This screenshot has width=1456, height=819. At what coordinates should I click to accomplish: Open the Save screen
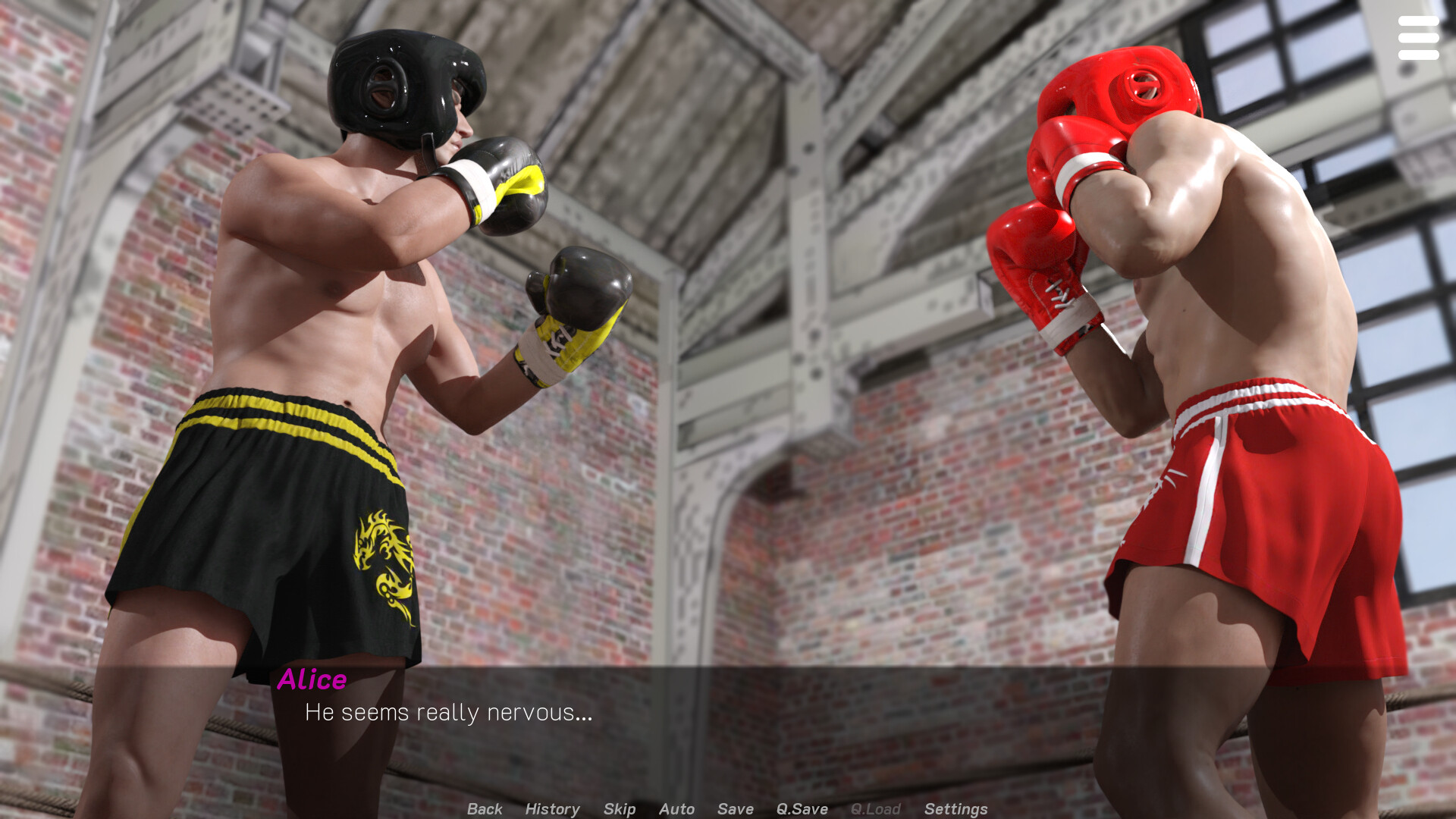733,809
